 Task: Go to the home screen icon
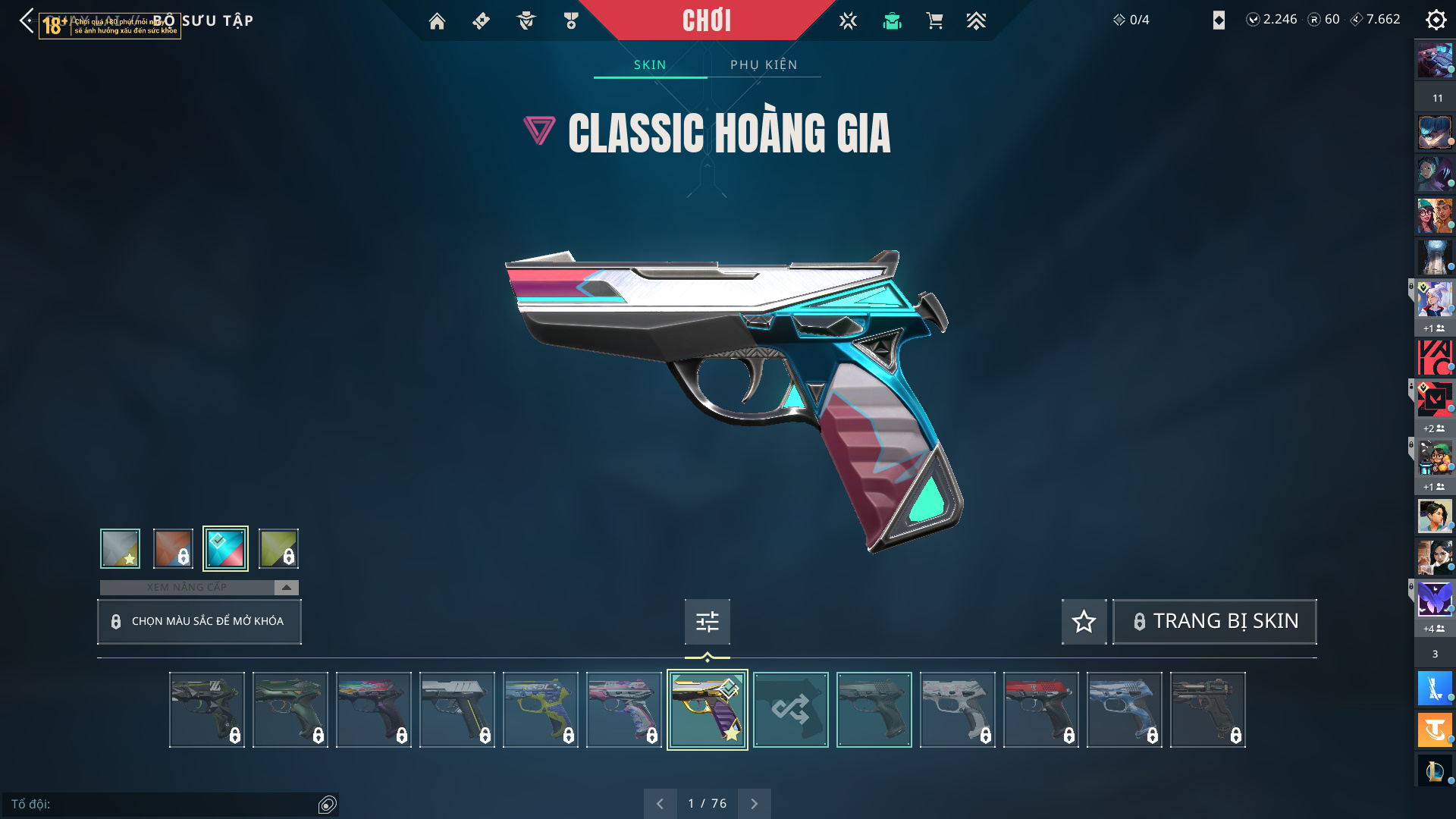437,21
